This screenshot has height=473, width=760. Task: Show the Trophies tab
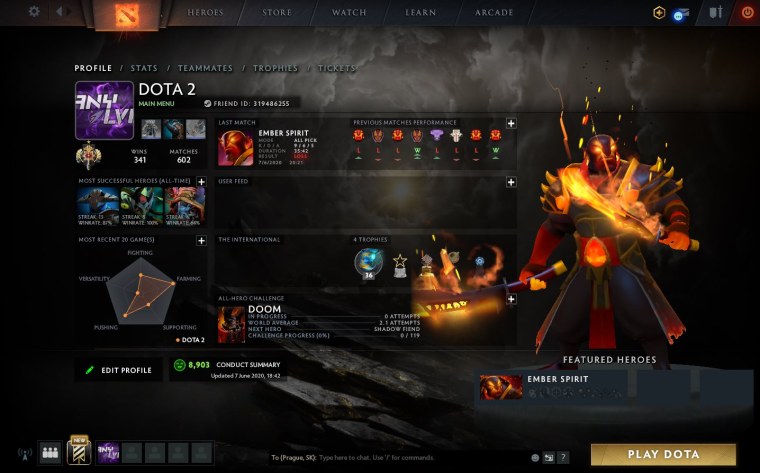click(x=274, y=68)
